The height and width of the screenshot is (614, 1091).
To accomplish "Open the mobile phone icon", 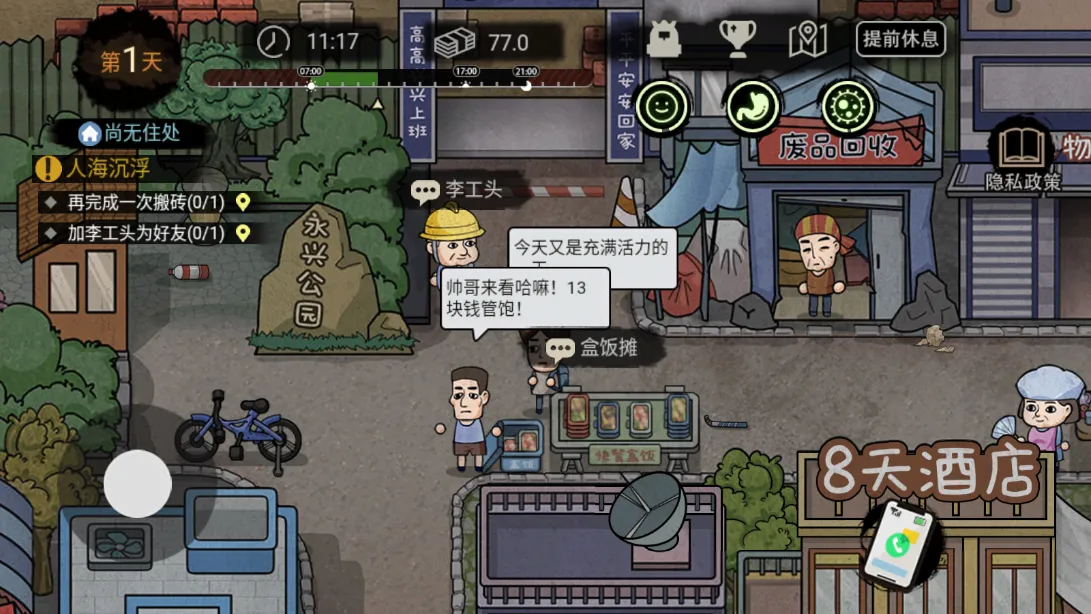I will (x=899, y=545).
